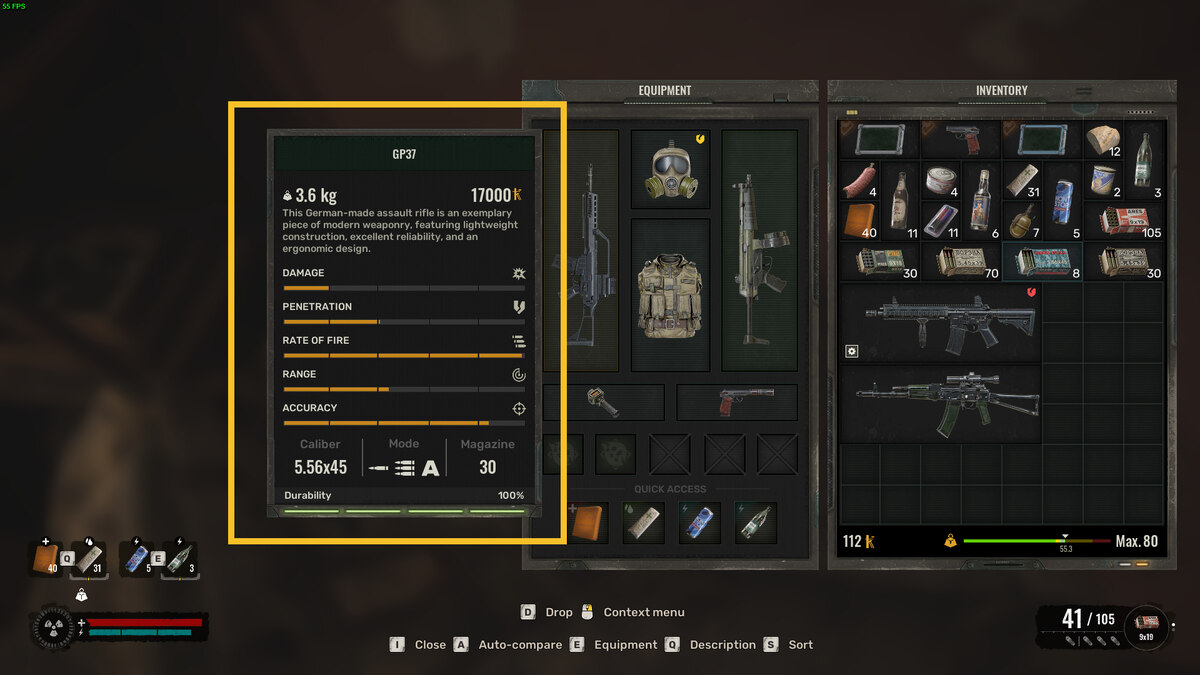Image resolution: width=1200 pixels, height=675 pixels.
Task: Select the handheld detector equipment slot
Action: coord(602,402)
